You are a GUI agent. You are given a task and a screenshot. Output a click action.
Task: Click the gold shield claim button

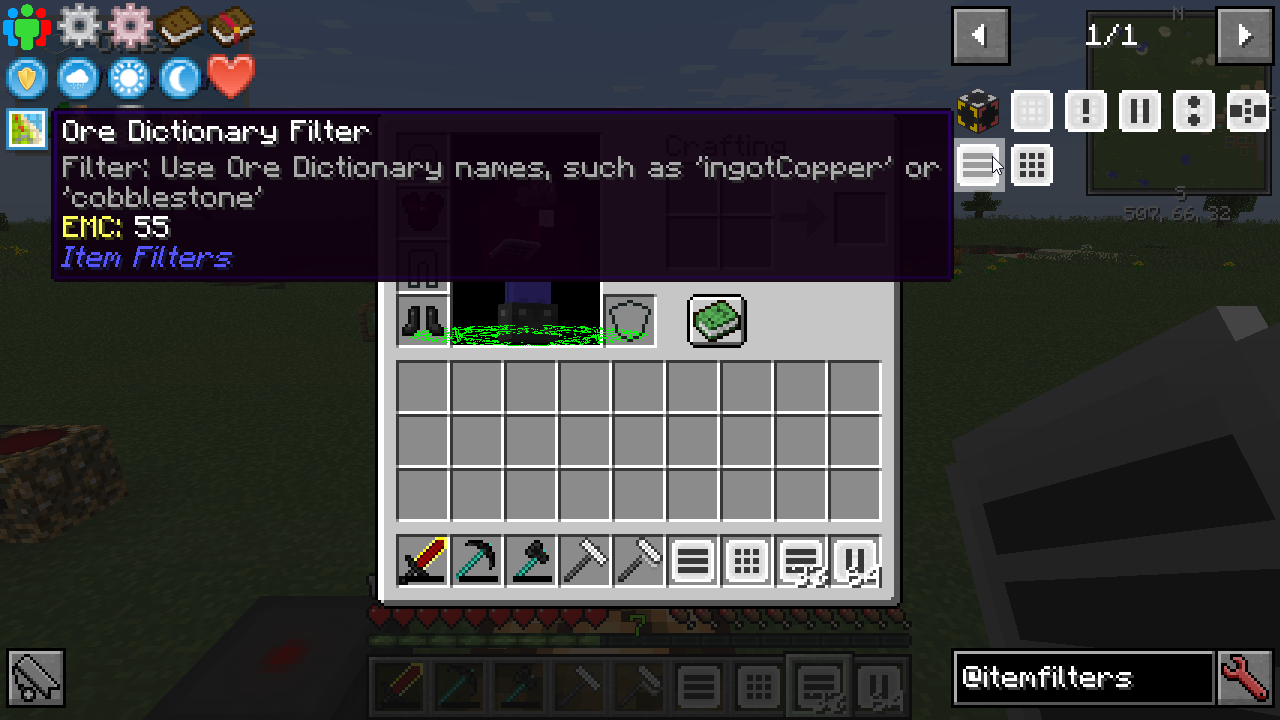click(x=27, y=78)
